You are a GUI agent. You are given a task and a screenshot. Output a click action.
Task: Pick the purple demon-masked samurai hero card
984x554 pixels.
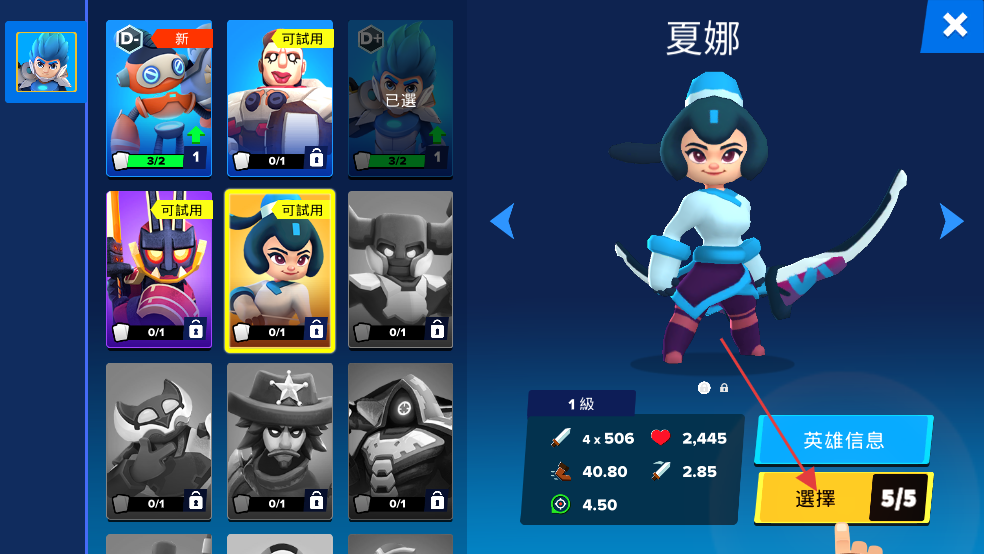159,270
